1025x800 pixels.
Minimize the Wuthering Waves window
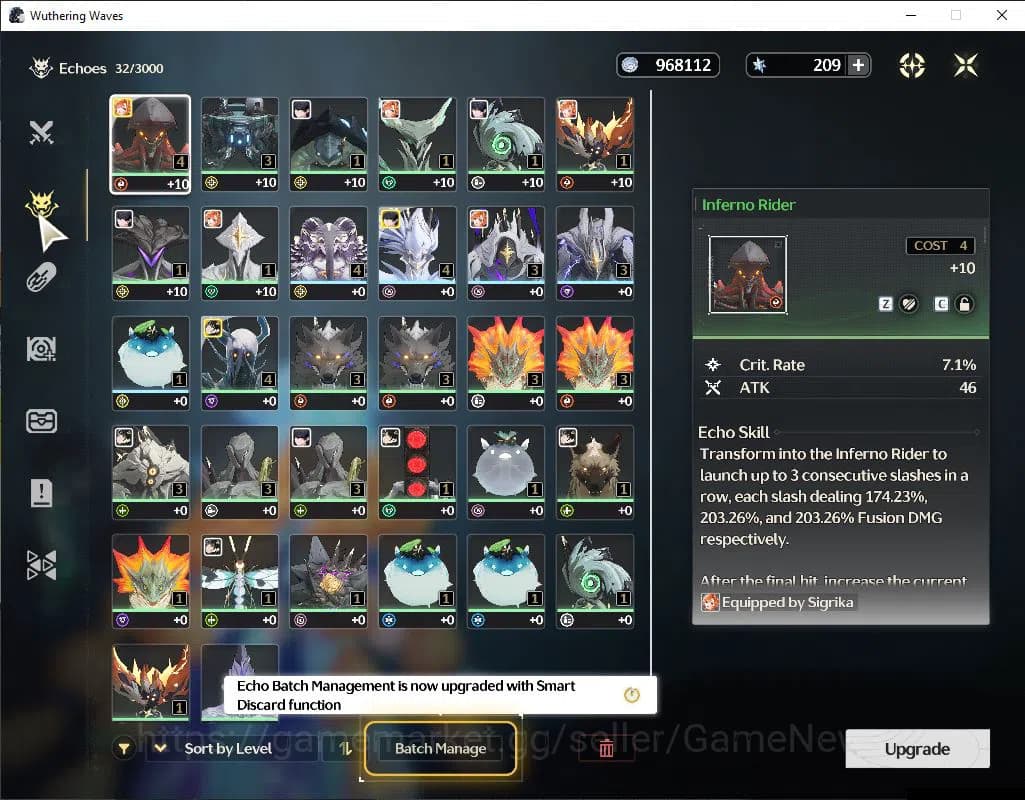tap(910, 15)
